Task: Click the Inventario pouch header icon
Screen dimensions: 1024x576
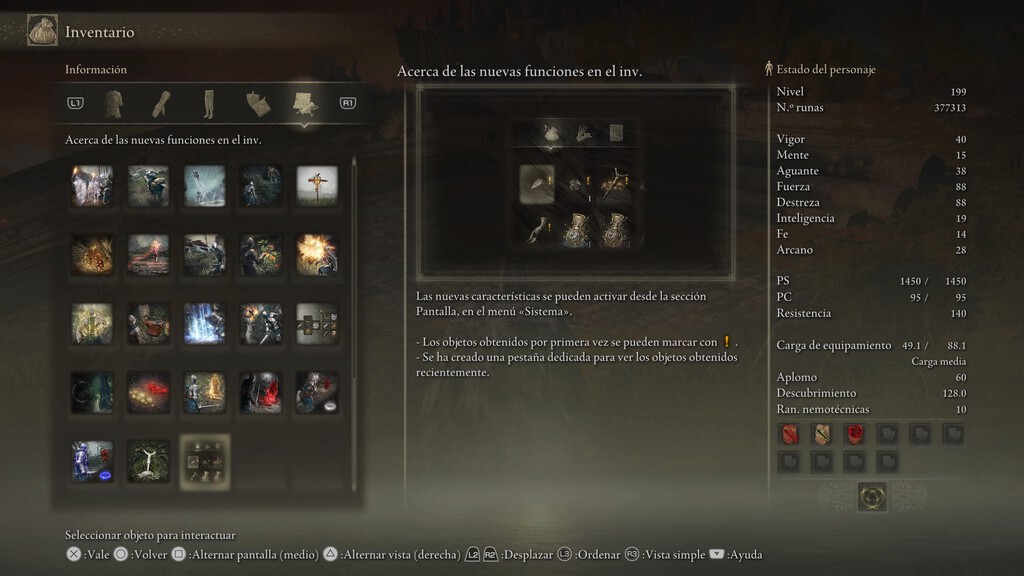Action: pyautogui.click(x=42, y=31)
